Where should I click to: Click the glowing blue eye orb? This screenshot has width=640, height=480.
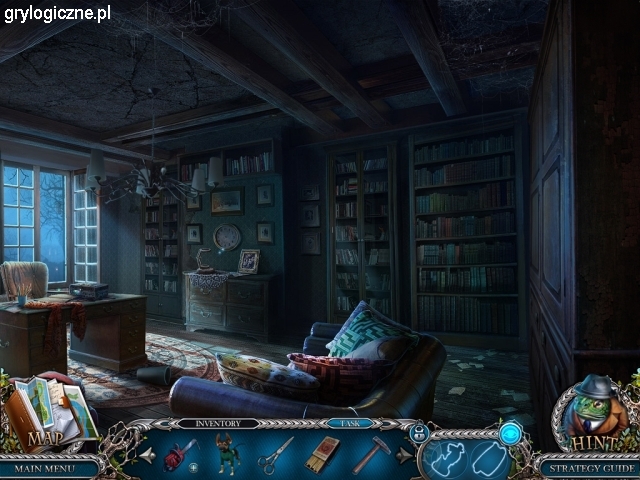click(511, 432)
